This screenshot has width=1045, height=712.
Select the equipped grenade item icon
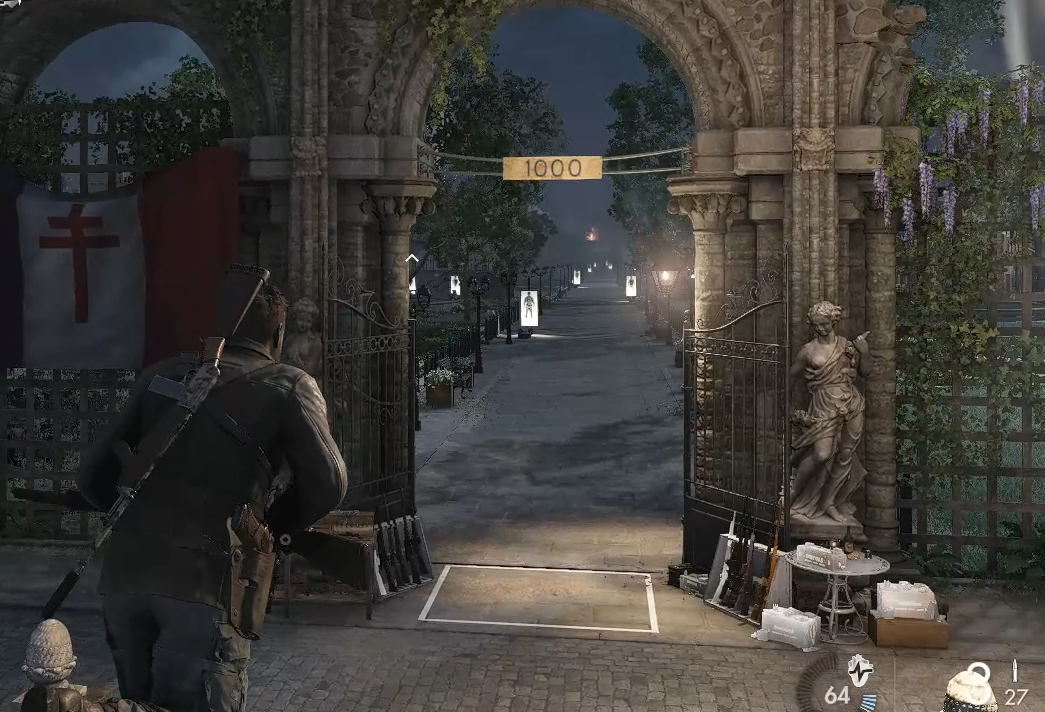(969, 688)
